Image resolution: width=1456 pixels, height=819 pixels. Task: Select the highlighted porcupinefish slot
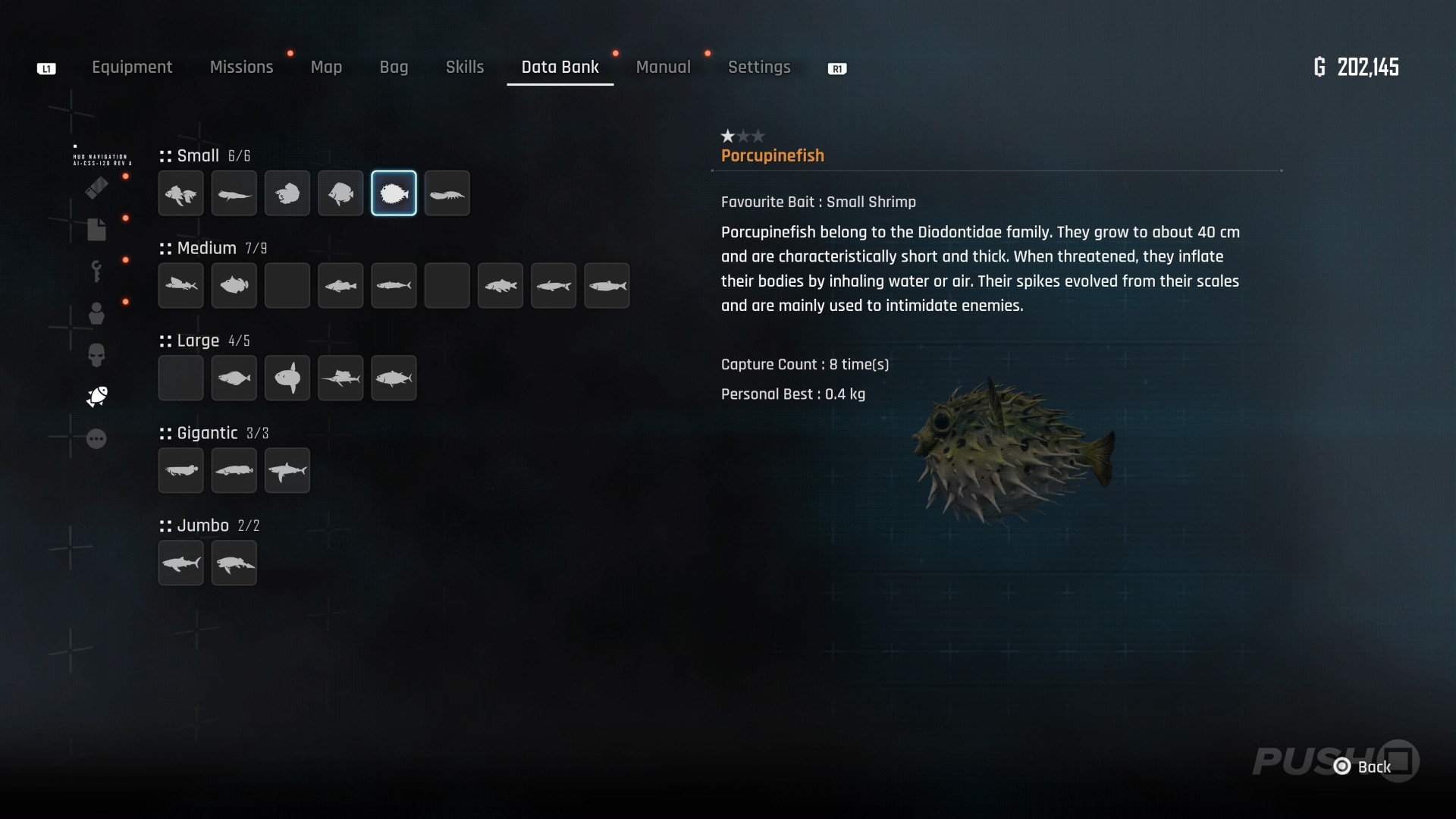click(x=394, y=193)
